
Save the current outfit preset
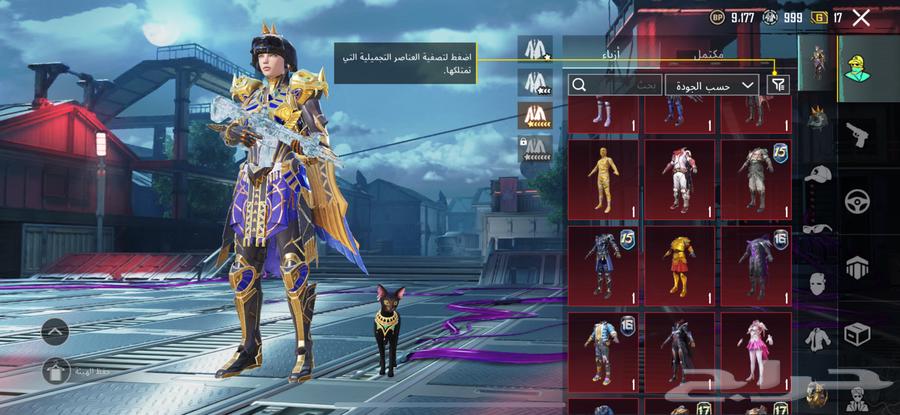pyautogui.click(x=55, y=369)
